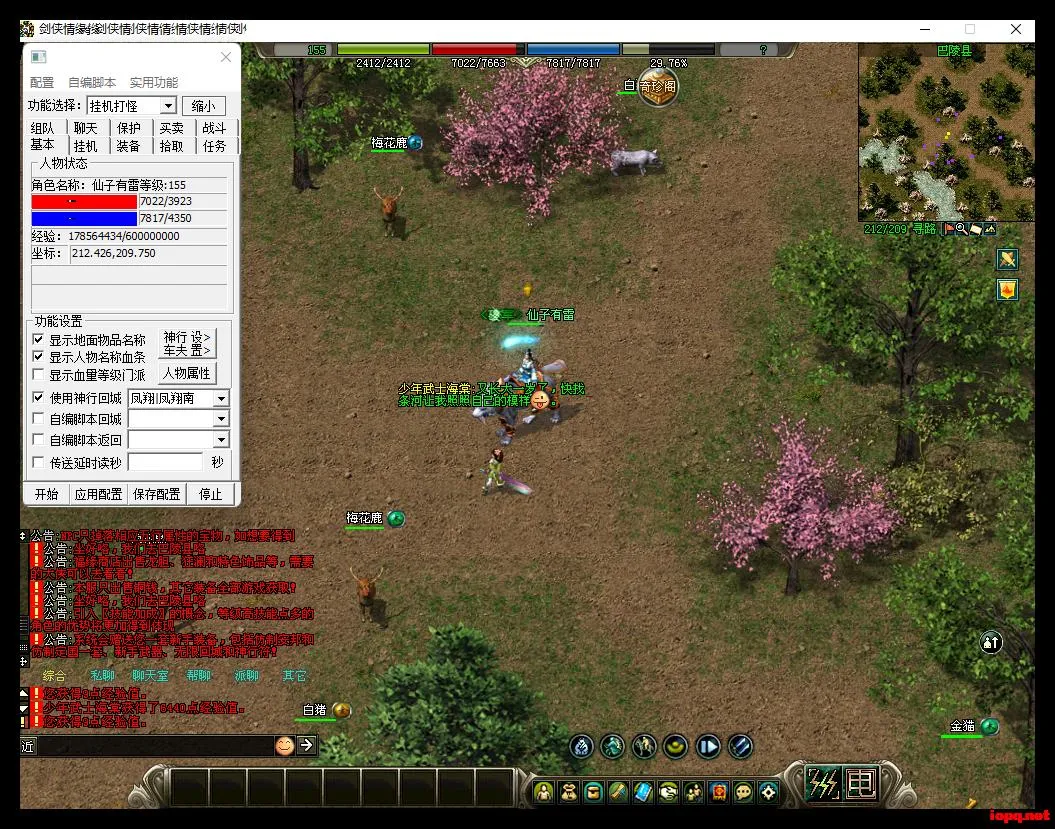Switch to the 挂机 tab
The image size is (1055, 829).
point(85,146)
